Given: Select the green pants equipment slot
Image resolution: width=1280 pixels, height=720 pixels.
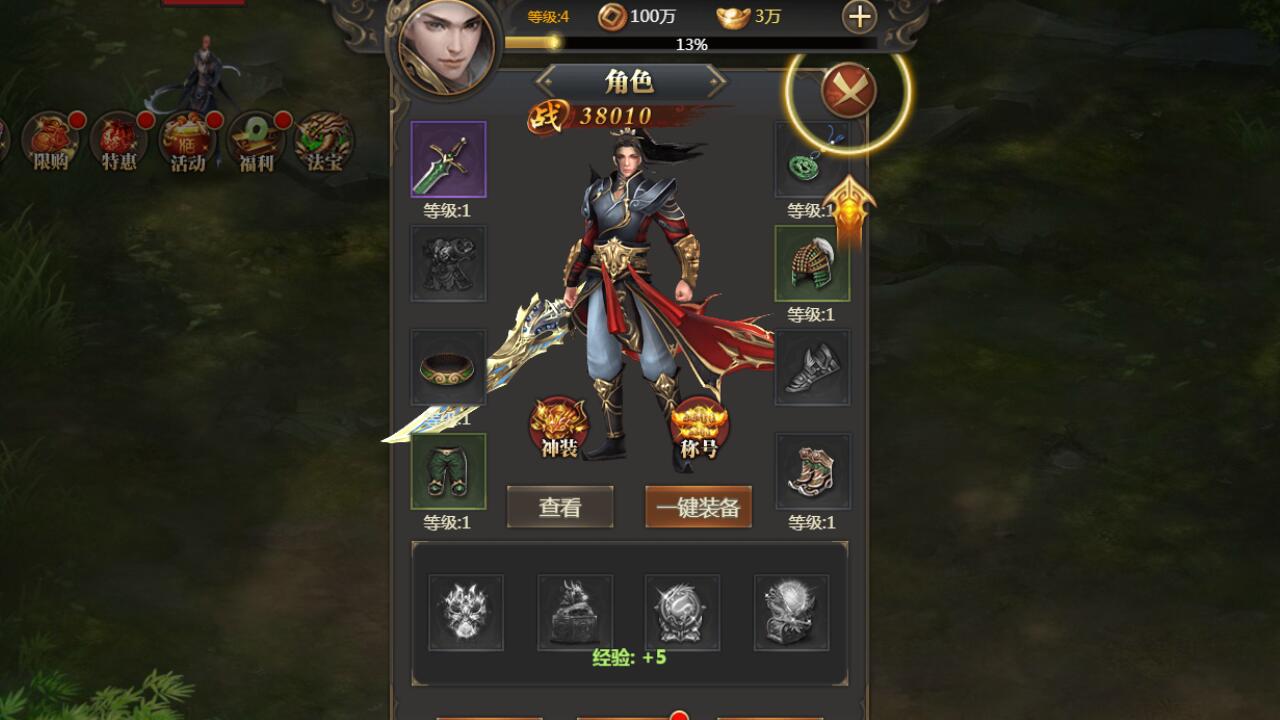Looking at the screenshot, I should pyautogui.click(x=448, y=471).
